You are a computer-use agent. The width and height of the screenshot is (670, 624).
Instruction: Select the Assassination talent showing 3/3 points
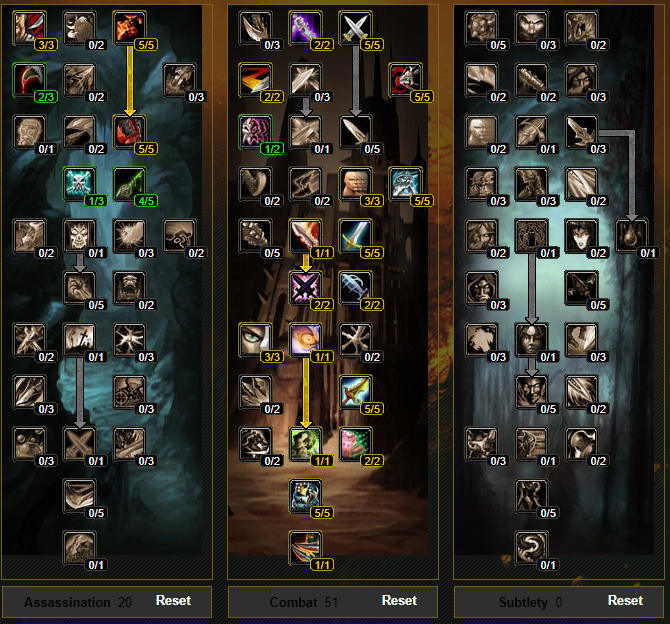(x=30, y=28)
